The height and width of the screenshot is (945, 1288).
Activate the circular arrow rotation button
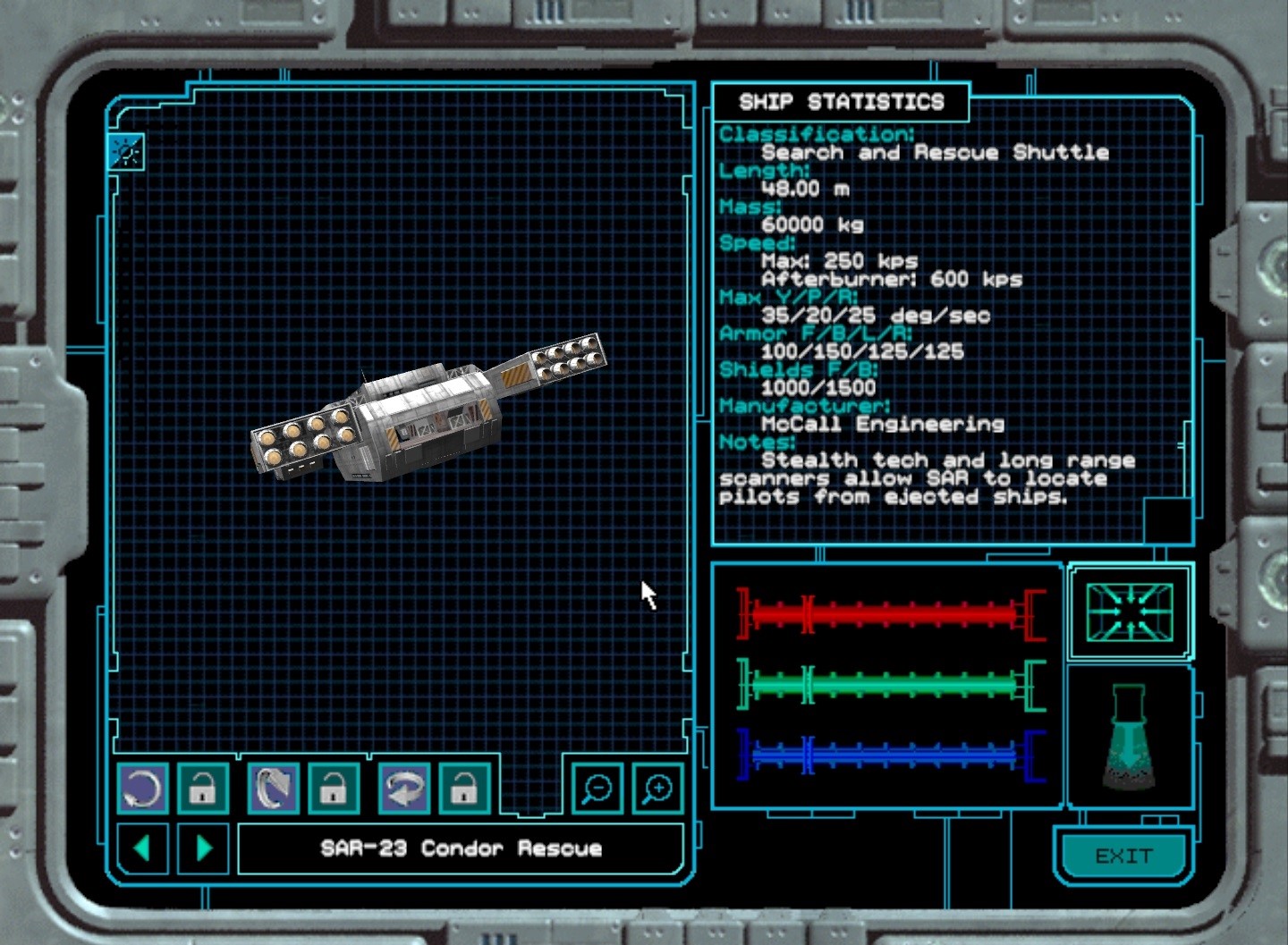coord(142,789)
